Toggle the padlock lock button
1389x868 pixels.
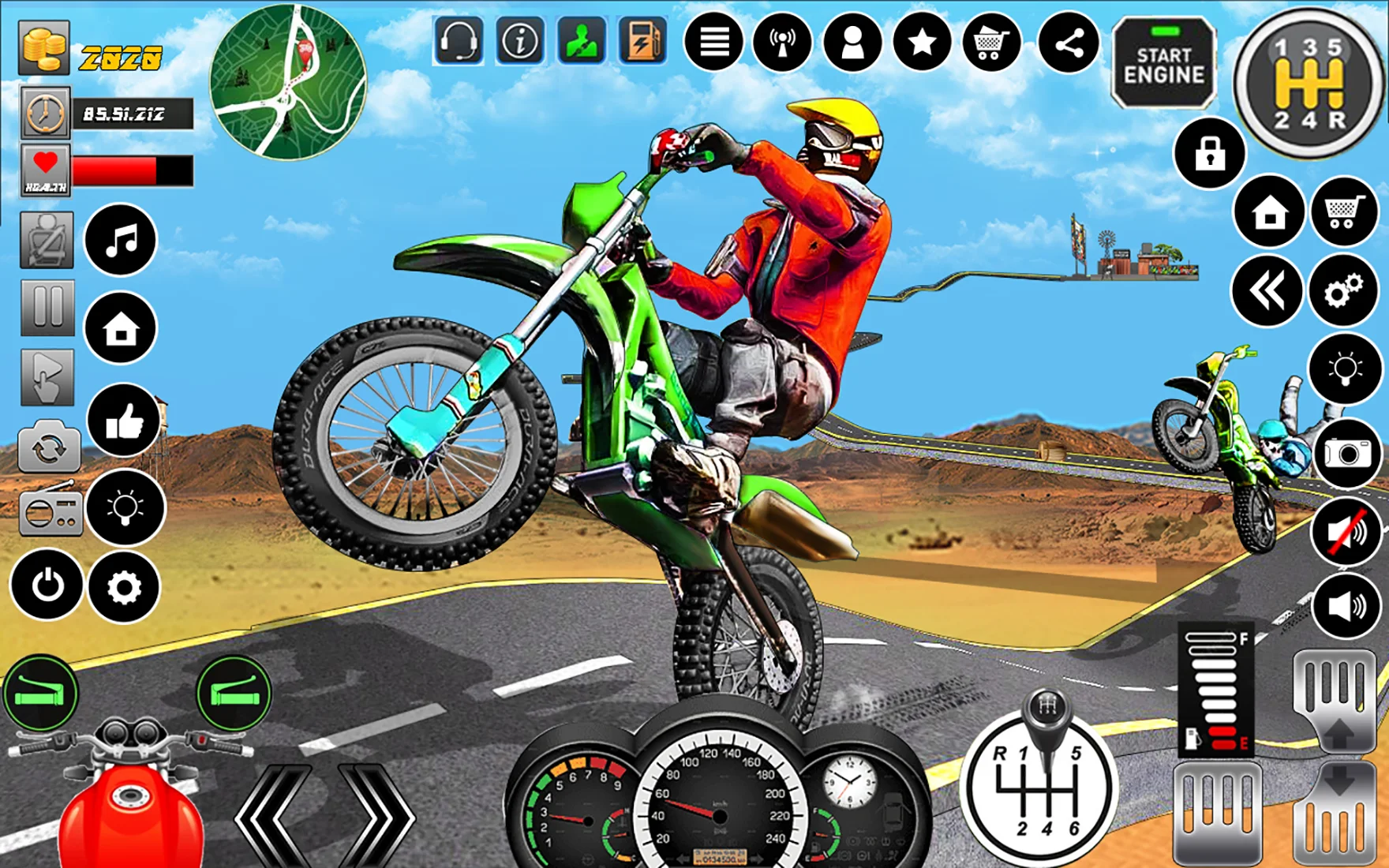(x=1209, y=154)
